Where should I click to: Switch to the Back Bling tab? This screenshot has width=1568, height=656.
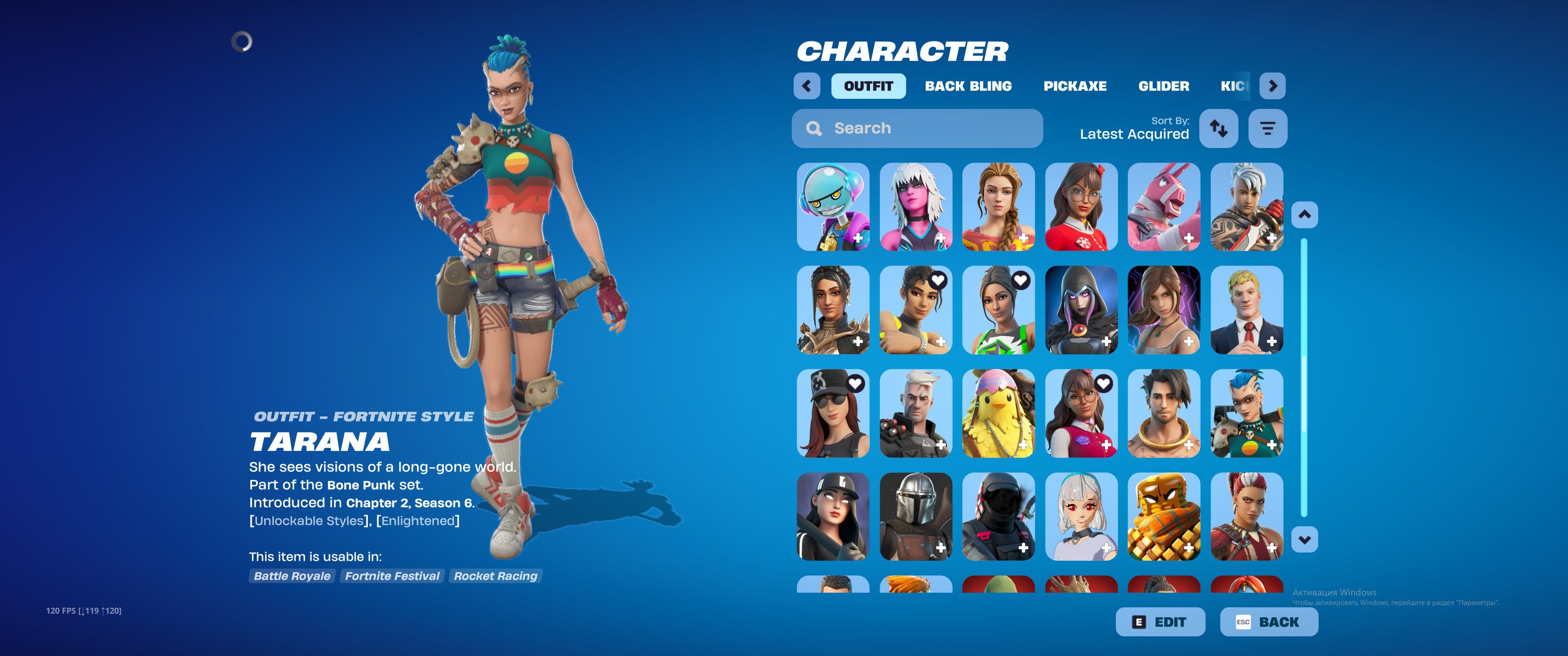click(968, 86)
